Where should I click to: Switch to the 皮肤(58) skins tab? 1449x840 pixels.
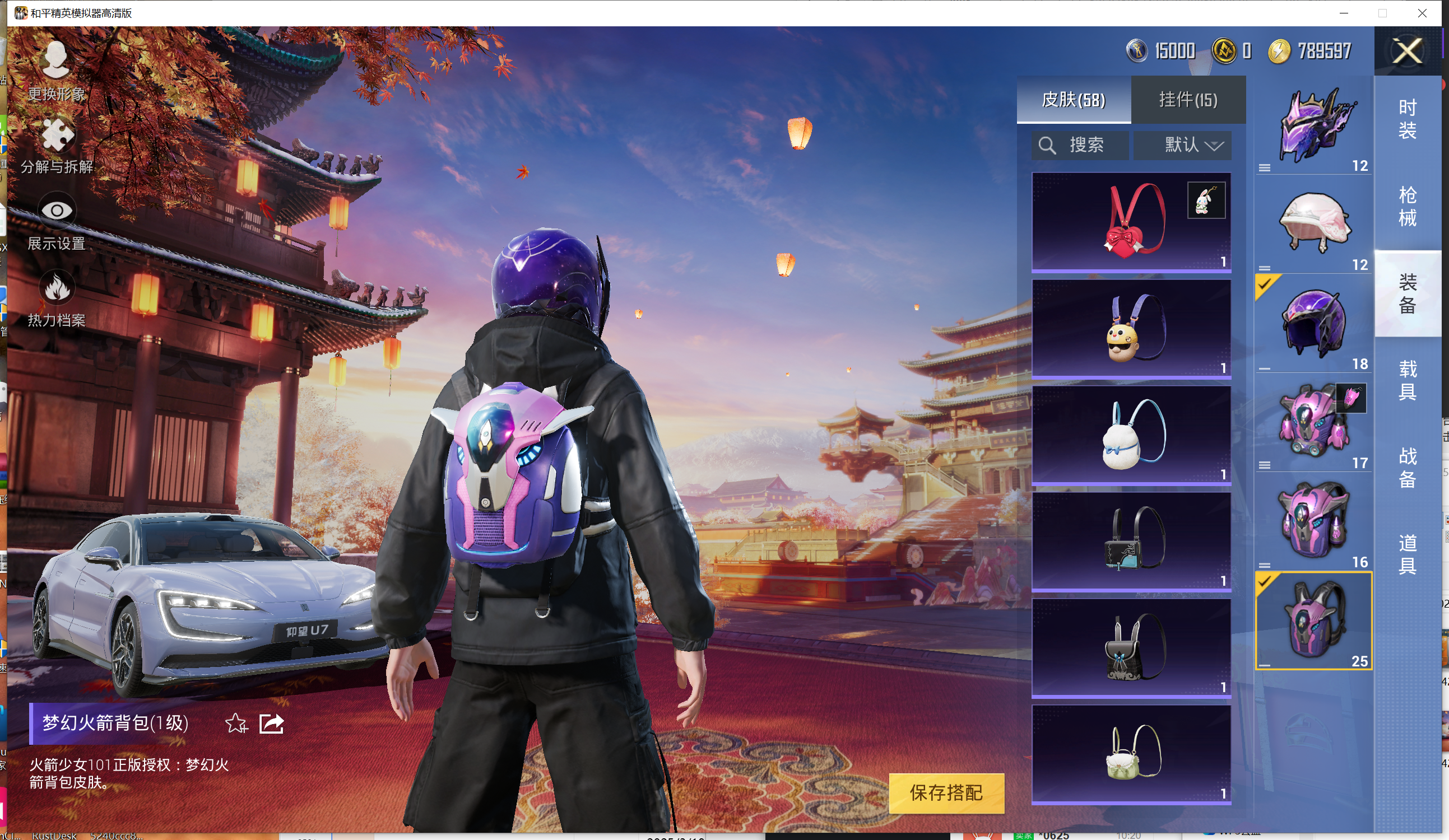click(1073, 100)
